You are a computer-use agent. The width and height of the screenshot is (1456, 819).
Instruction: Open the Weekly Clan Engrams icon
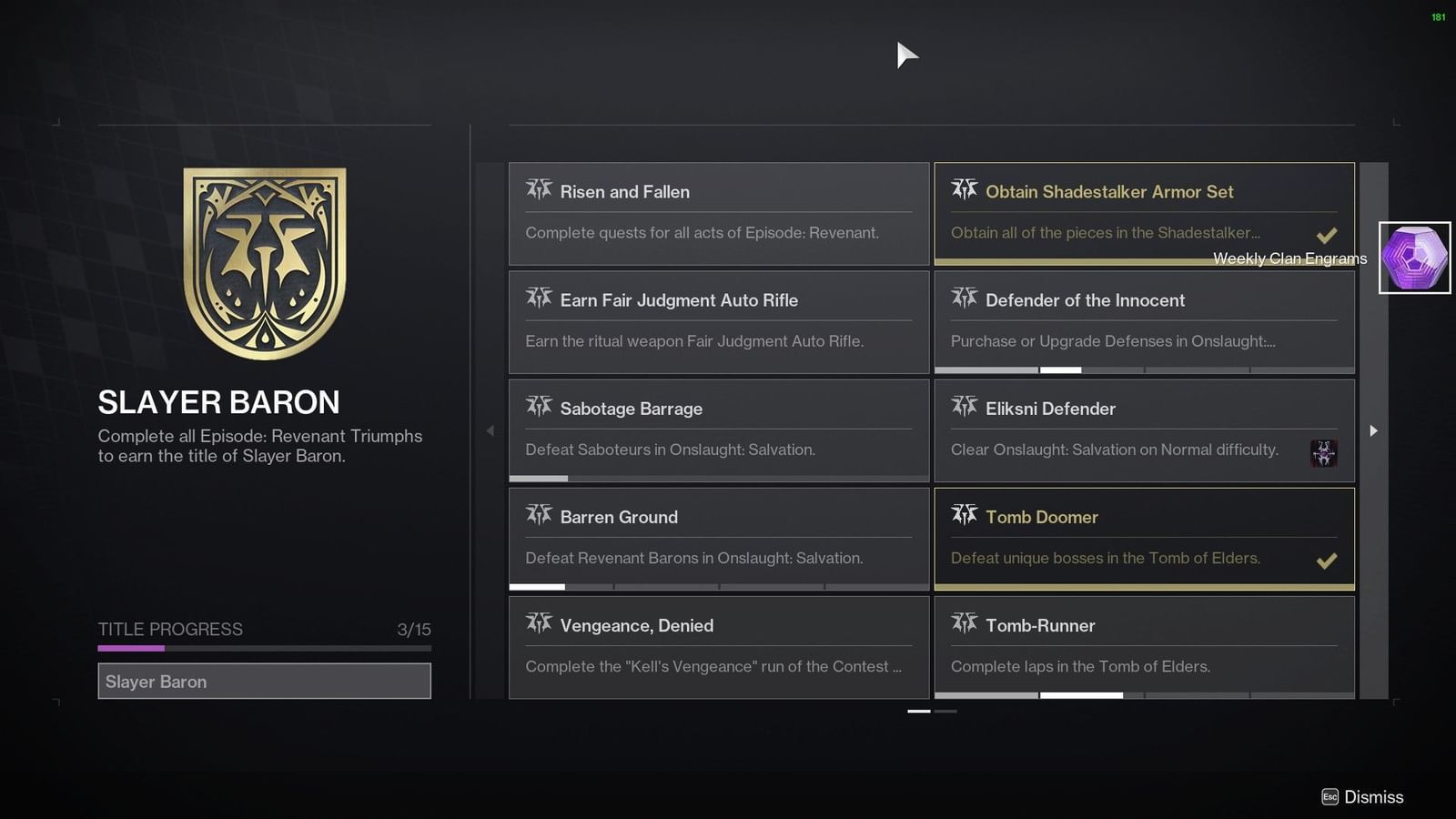tap(1413, 258)
